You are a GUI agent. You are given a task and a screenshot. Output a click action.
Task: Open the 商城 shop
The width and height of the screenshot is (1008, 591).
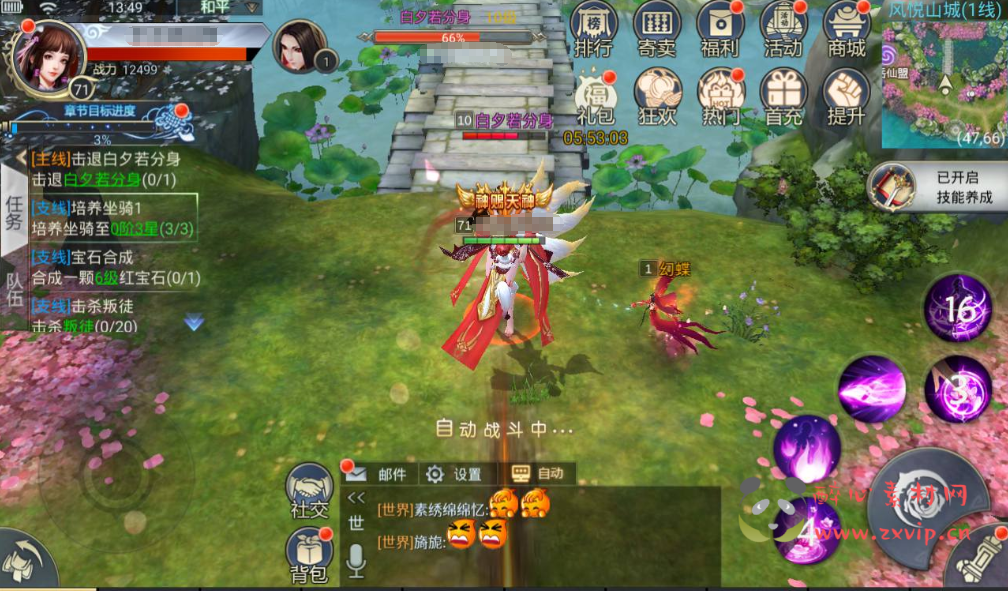pos(846,28)
